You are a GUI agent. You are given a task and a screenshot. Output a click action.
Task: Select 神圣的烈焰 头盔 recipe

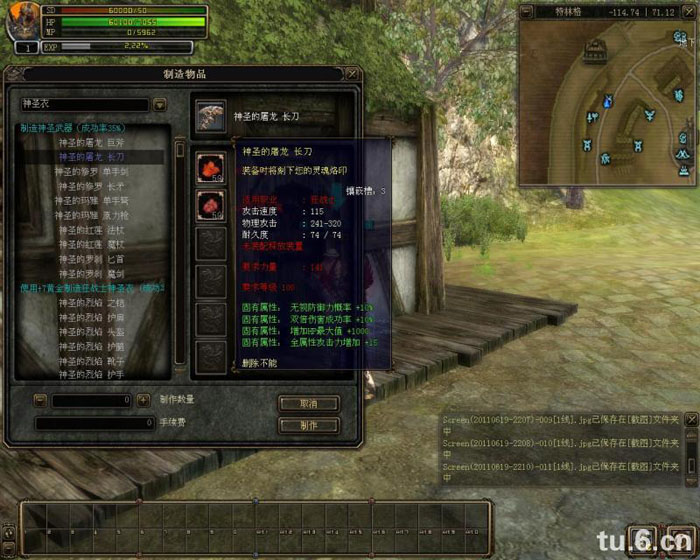click(91, 330)
